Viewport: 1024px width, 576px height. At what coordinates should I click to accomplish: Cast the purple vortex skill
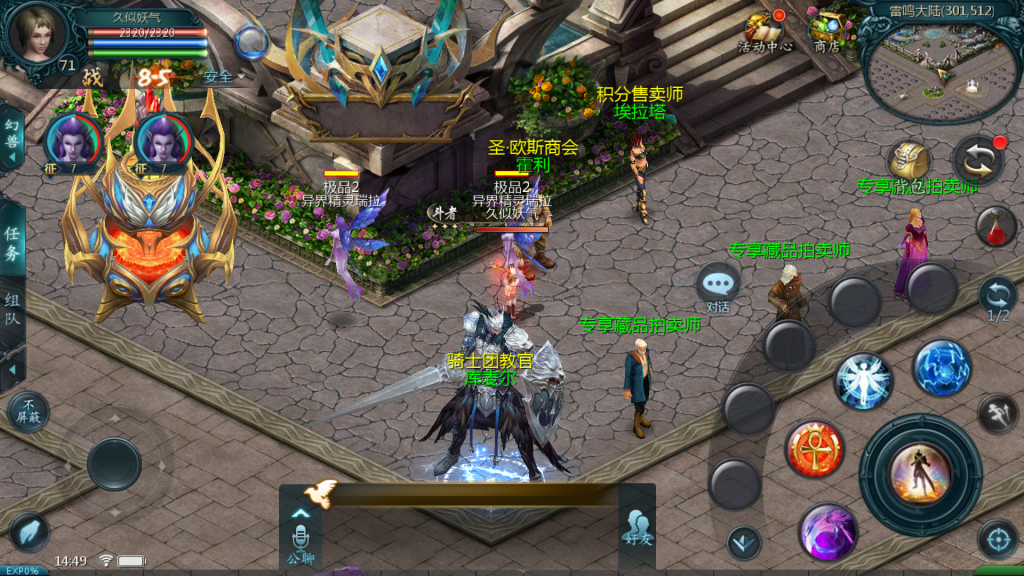[828, 532]
